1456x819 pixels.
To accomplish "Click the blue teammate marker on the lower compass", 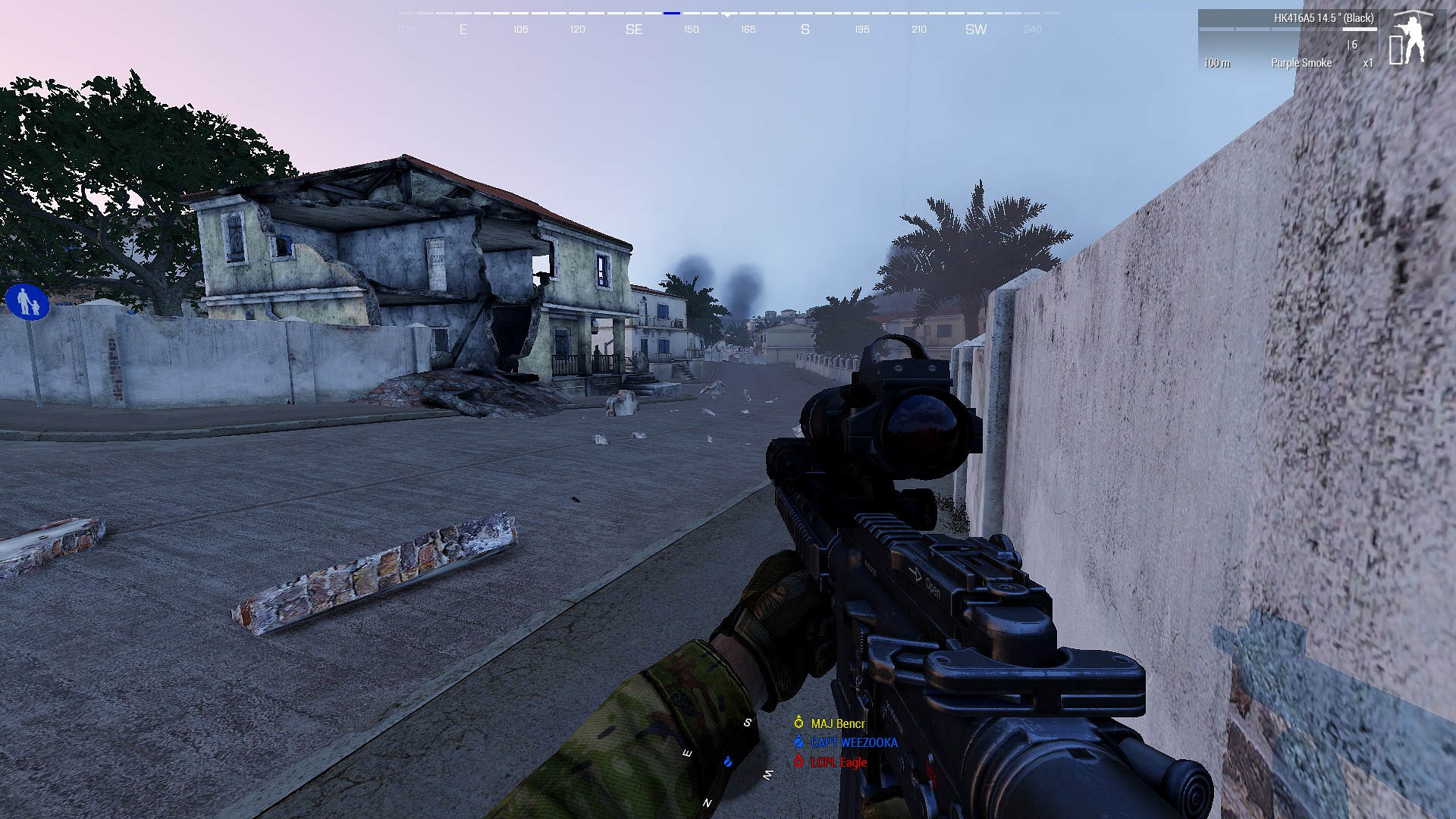I will pos(727,762).
